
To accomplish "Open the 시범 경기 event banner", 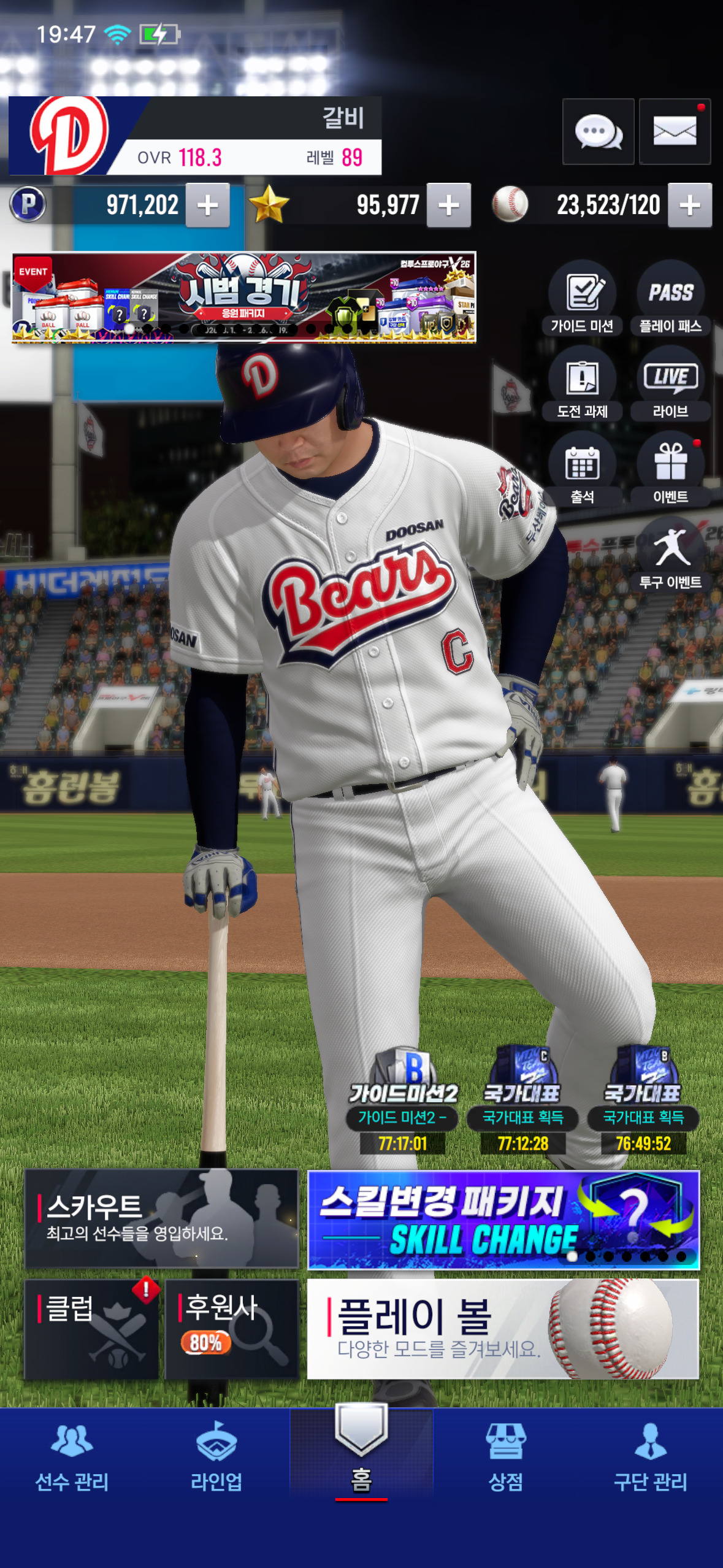I will point(244,297).
